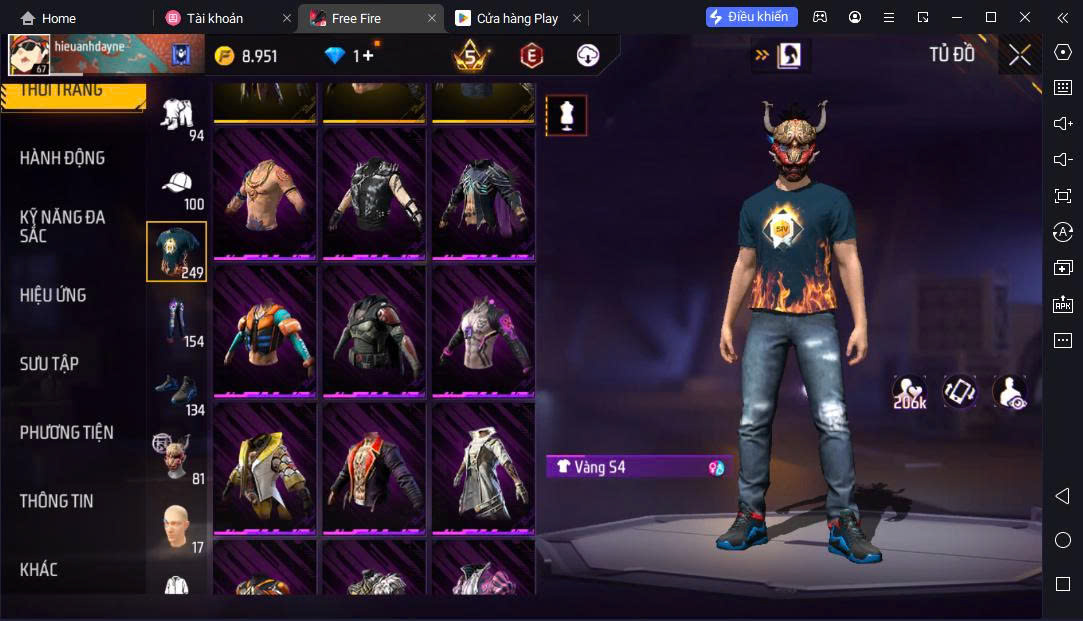Toggle the character view eye icon
1083x621 pixels.
[x=1009, y=392]
